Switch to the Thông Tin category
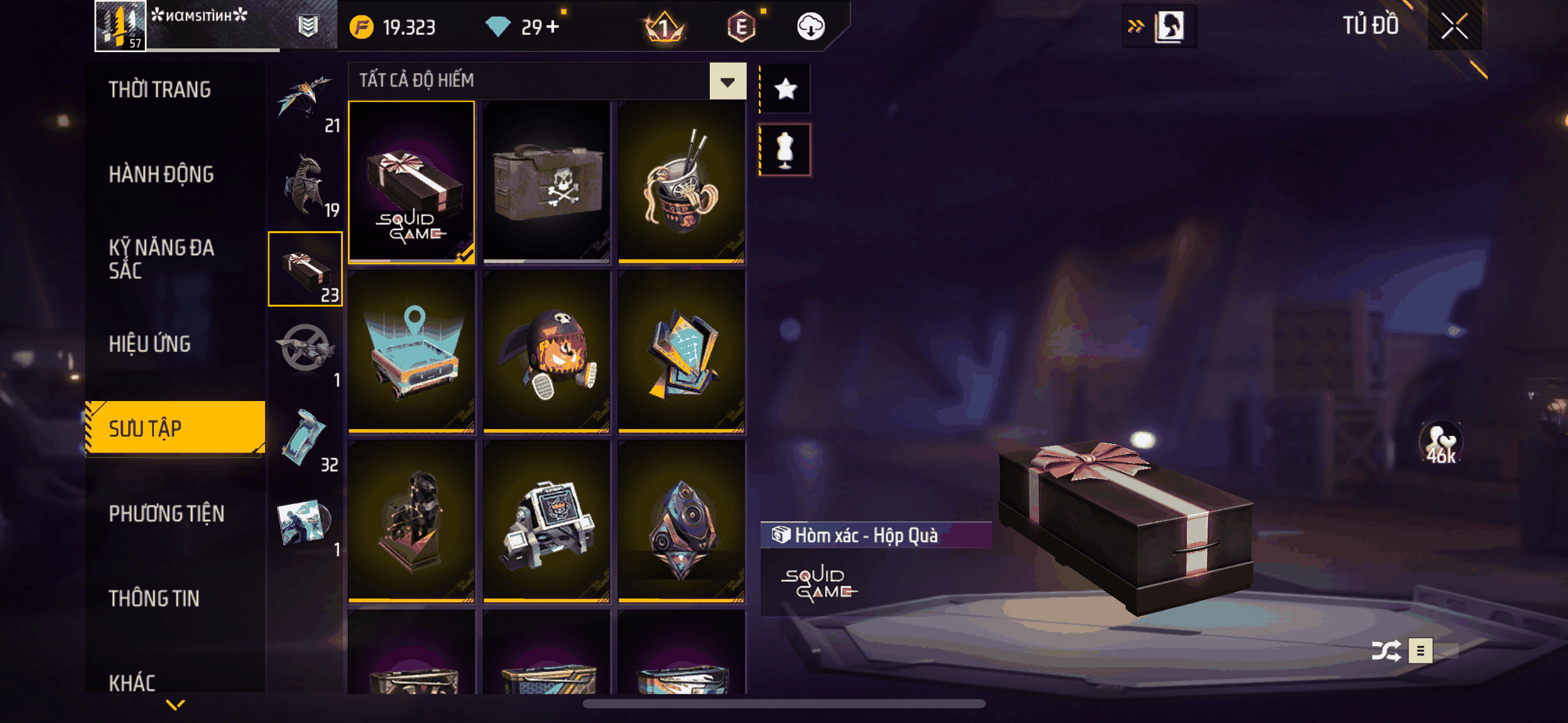The image size is (1568, 723). tap(154, 599)
